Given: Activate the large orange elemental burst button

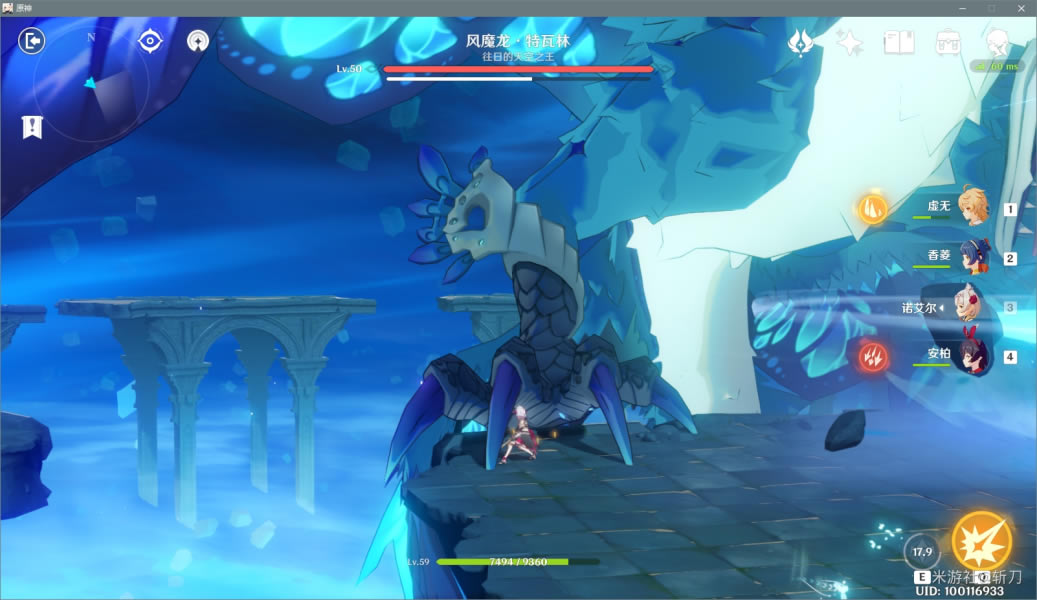Looking at the screenshot, I should (x=980, y=541).
